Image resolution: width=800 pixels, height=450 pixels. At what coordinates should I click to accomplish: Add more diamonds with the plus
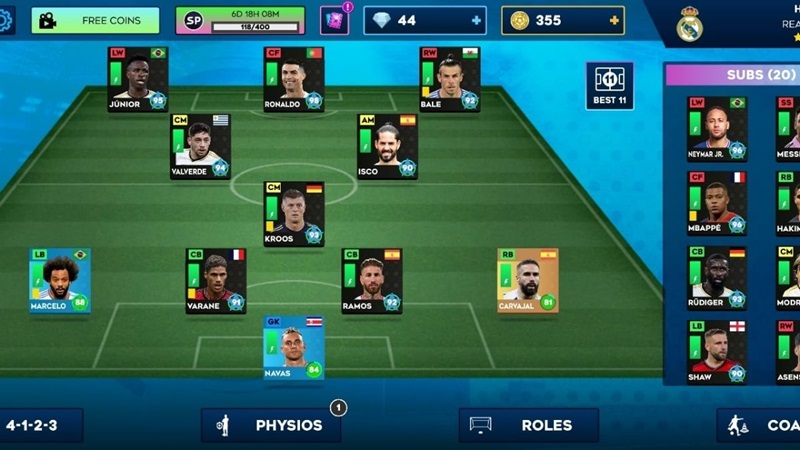pos(476,20)
